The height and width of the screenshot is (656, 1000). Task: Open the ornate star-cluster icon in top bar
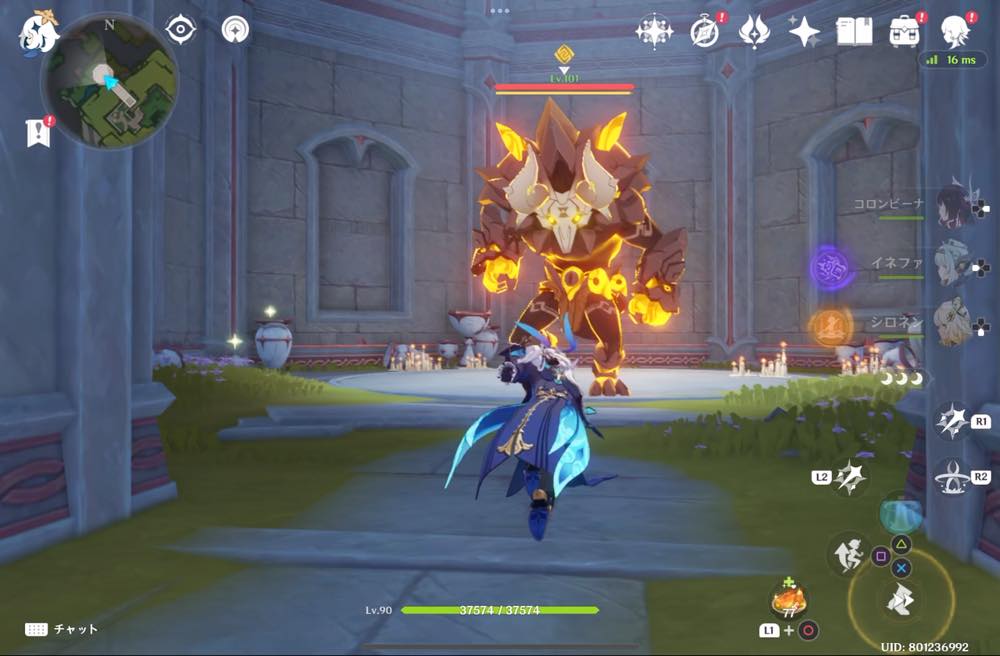point(654,32)
